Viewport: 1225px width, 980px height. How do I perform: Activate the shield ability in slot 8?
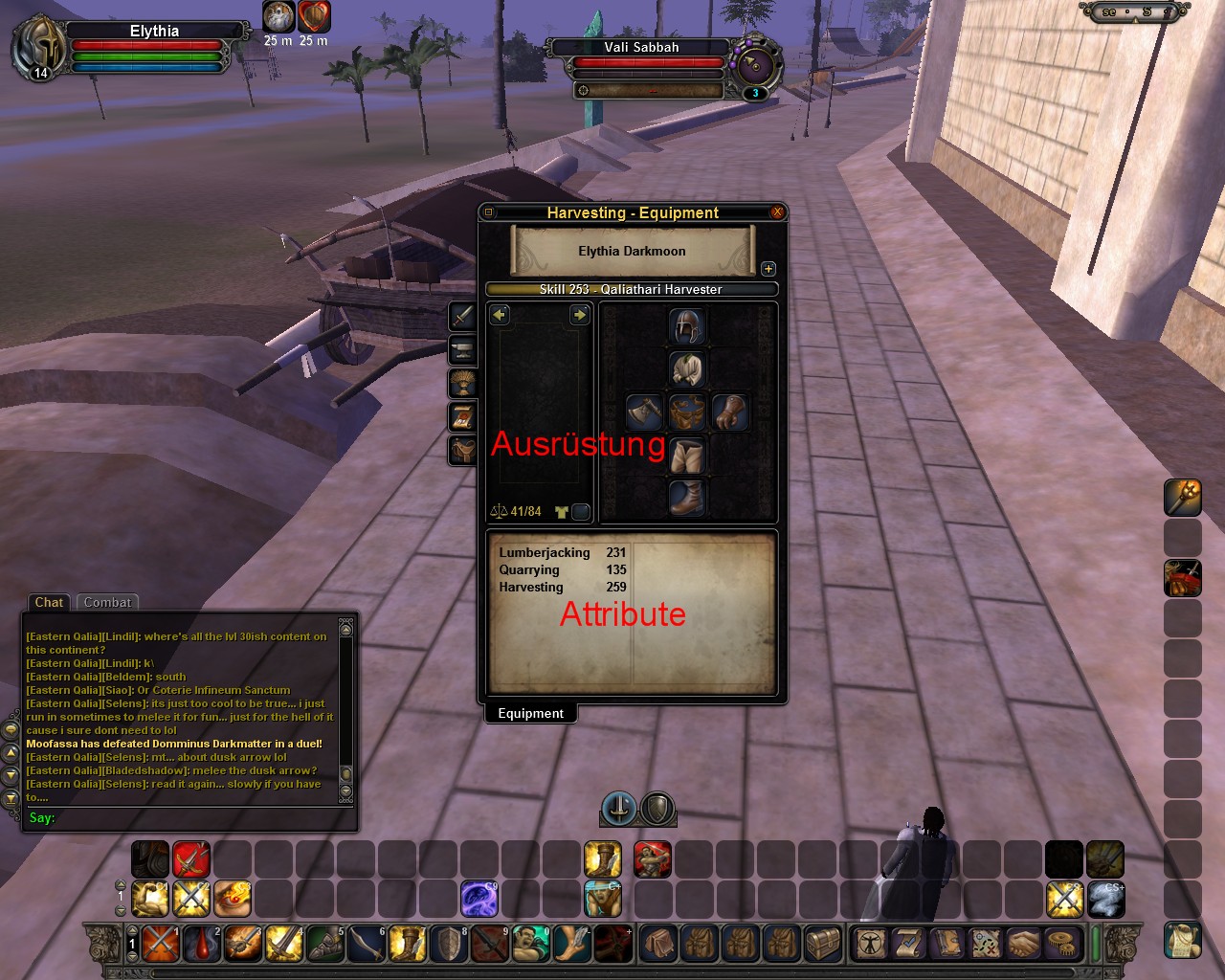(x=449, y=944)
